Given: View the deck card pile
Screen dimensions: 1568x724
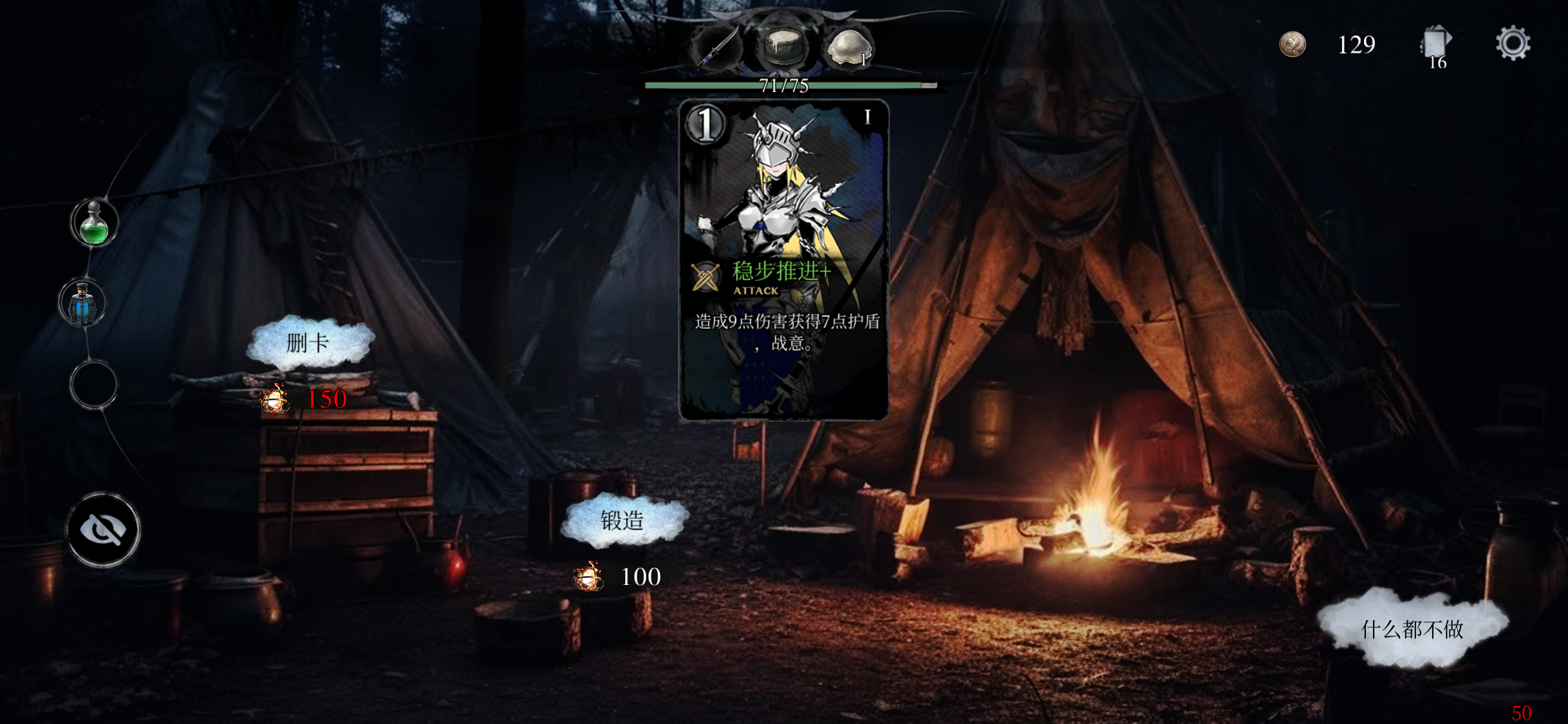Looking at the screenshot, I should 1435,45.
